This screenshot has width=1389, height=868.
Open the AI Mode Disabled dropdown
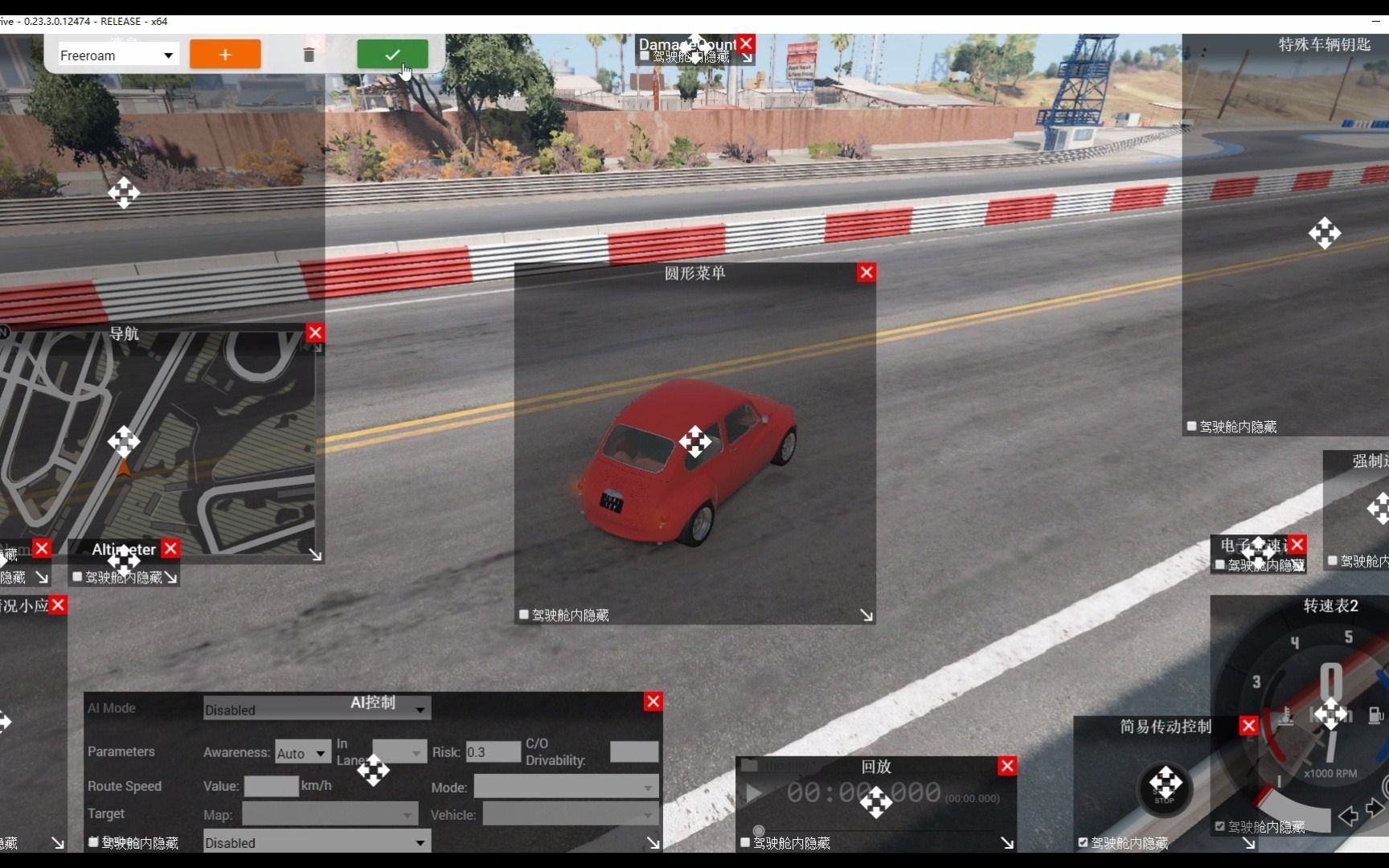(x=316, y=710)
